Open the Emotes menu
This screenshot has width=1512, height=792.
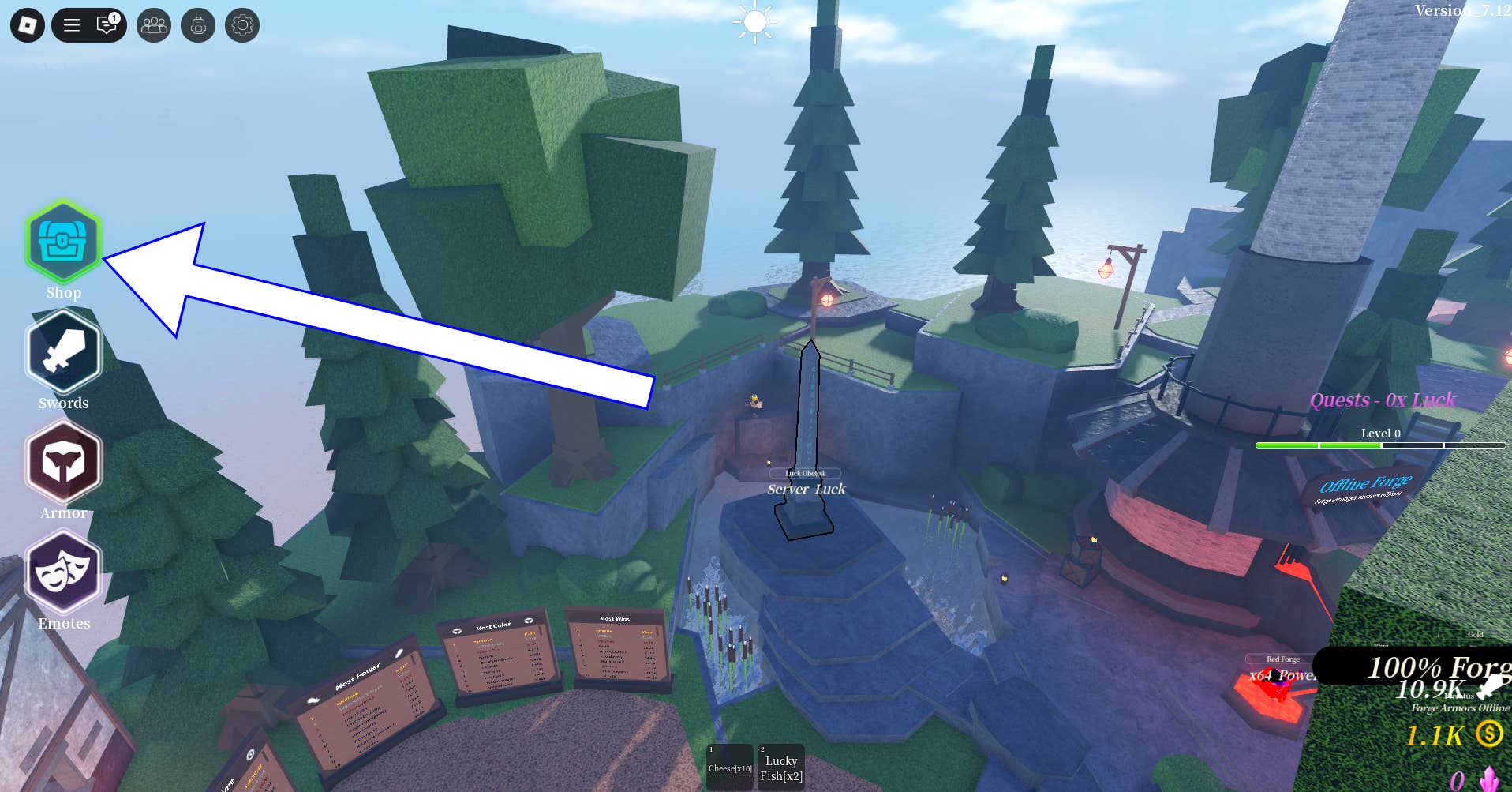click(x=63, y=572)
